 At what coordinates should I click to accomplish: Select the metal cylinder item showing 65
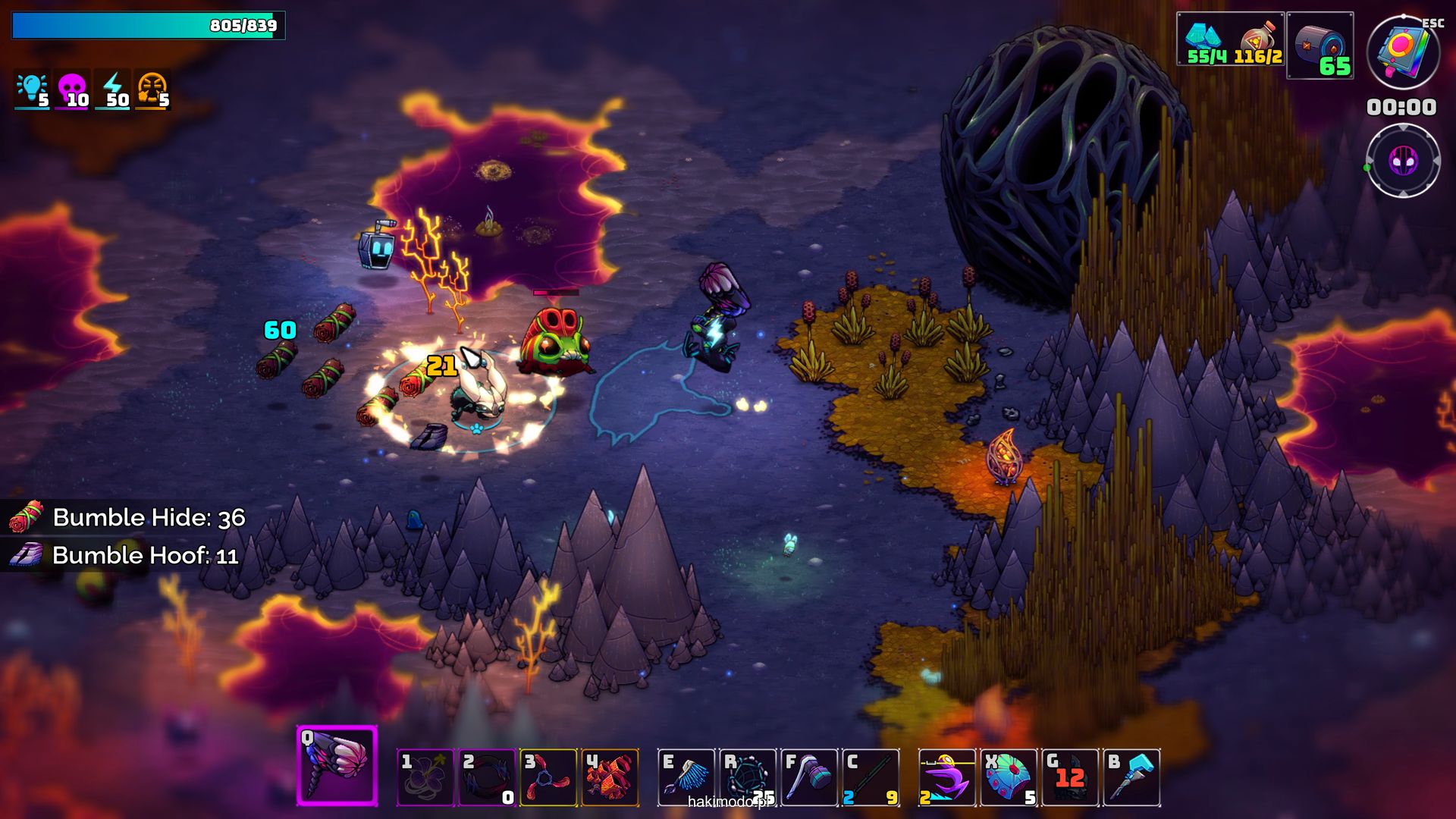tap(1319, 45)
